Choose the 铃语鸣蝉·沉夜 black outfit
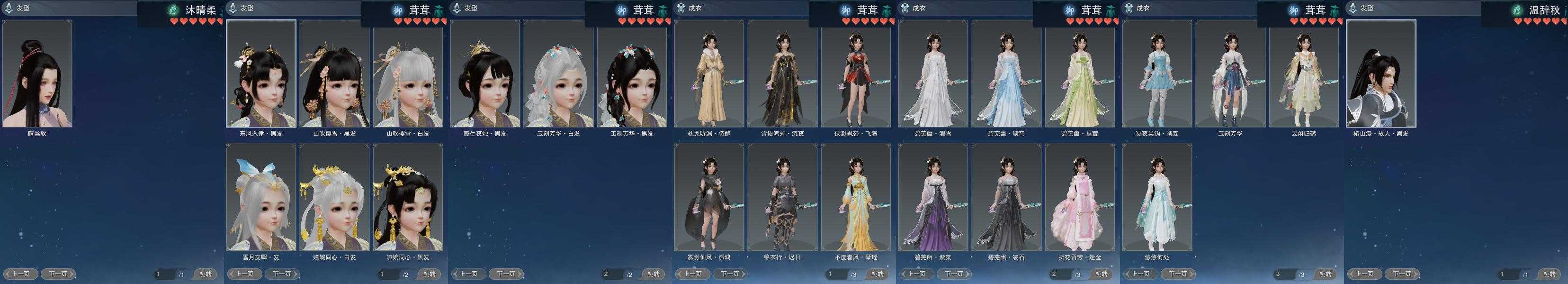The image size is (1568, 284). click(x=782, y=74)
